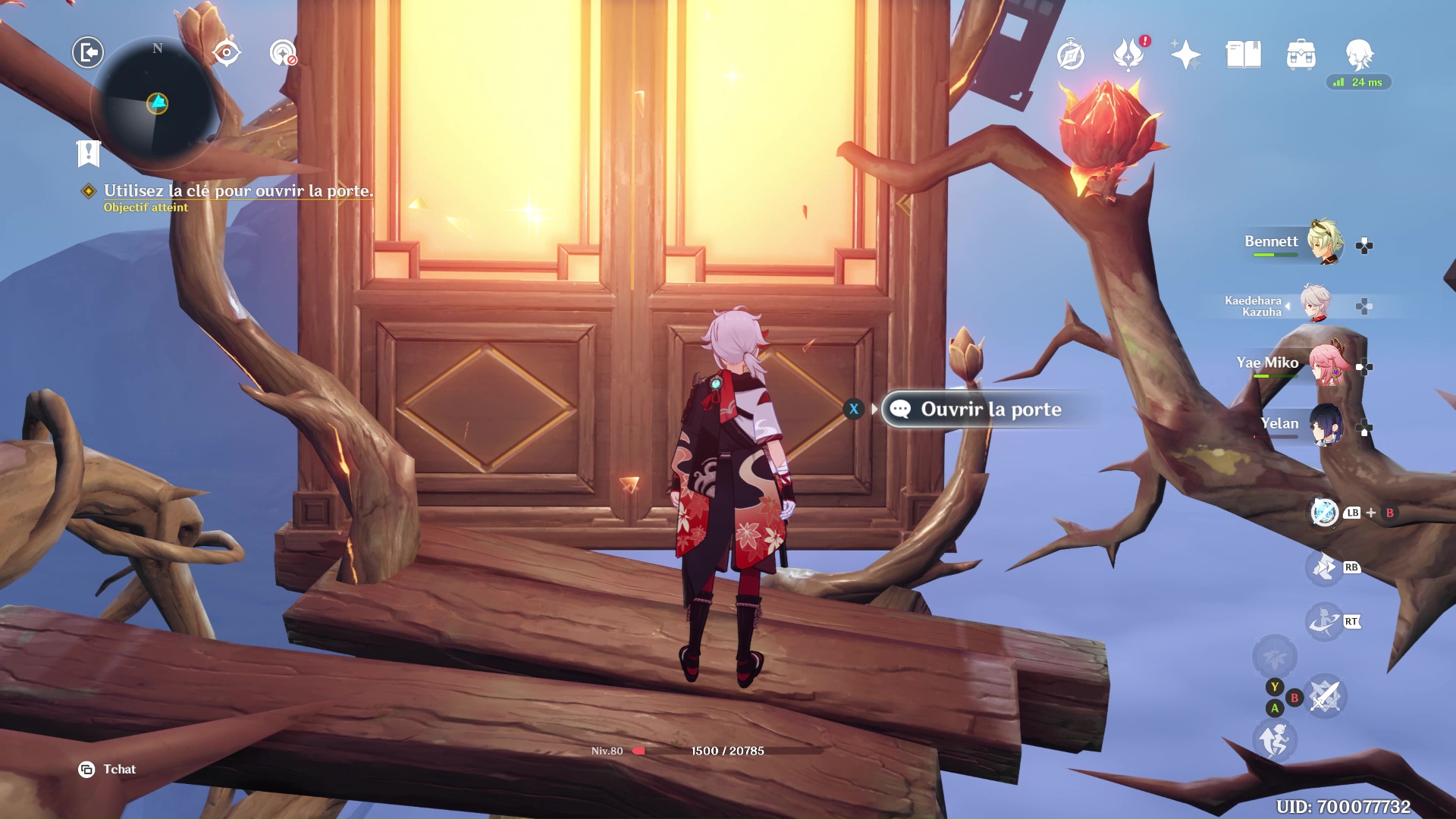Open the circular minimap
This screenshot has height=819, width=1456.
click(157, 104)
